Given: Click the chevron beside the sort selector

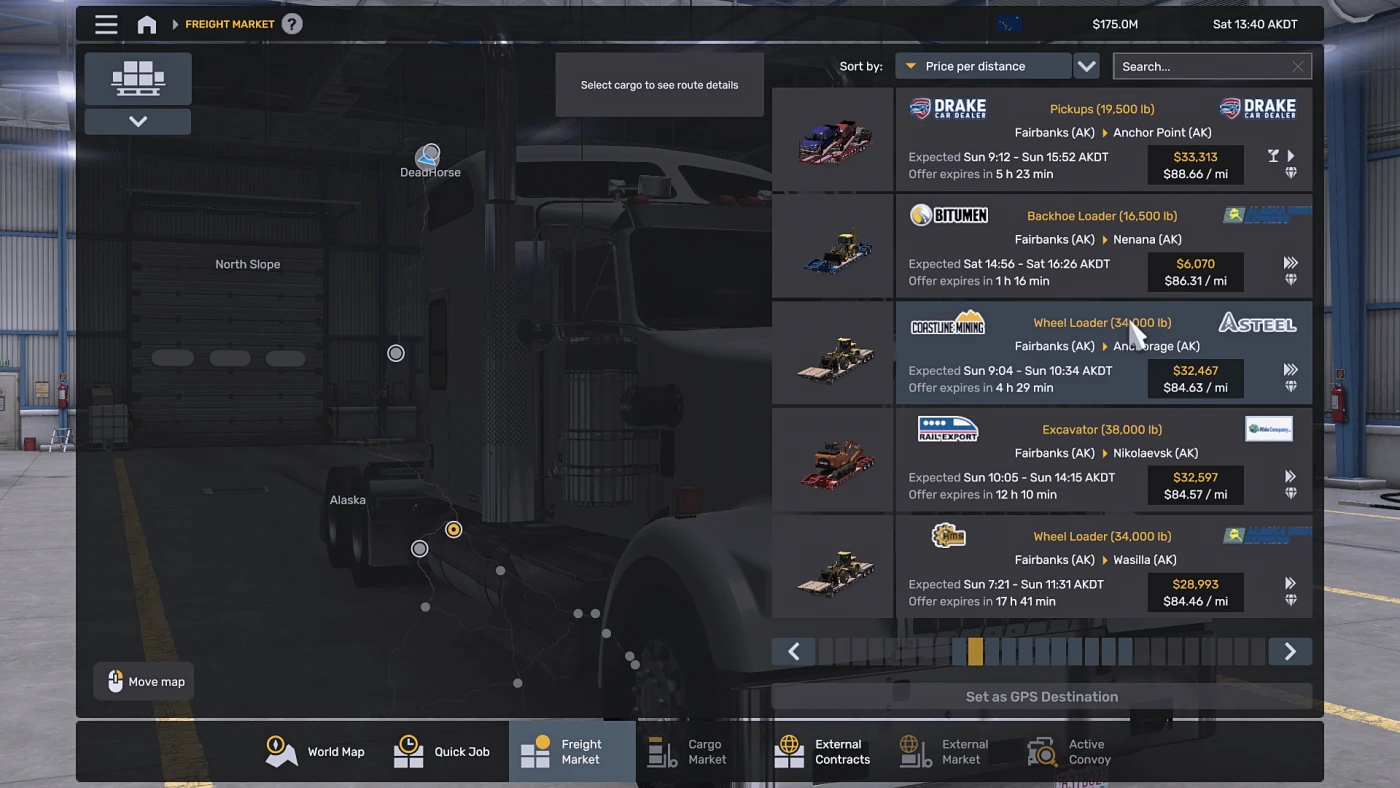Looking at the screenshot, I should point(1086,65).
